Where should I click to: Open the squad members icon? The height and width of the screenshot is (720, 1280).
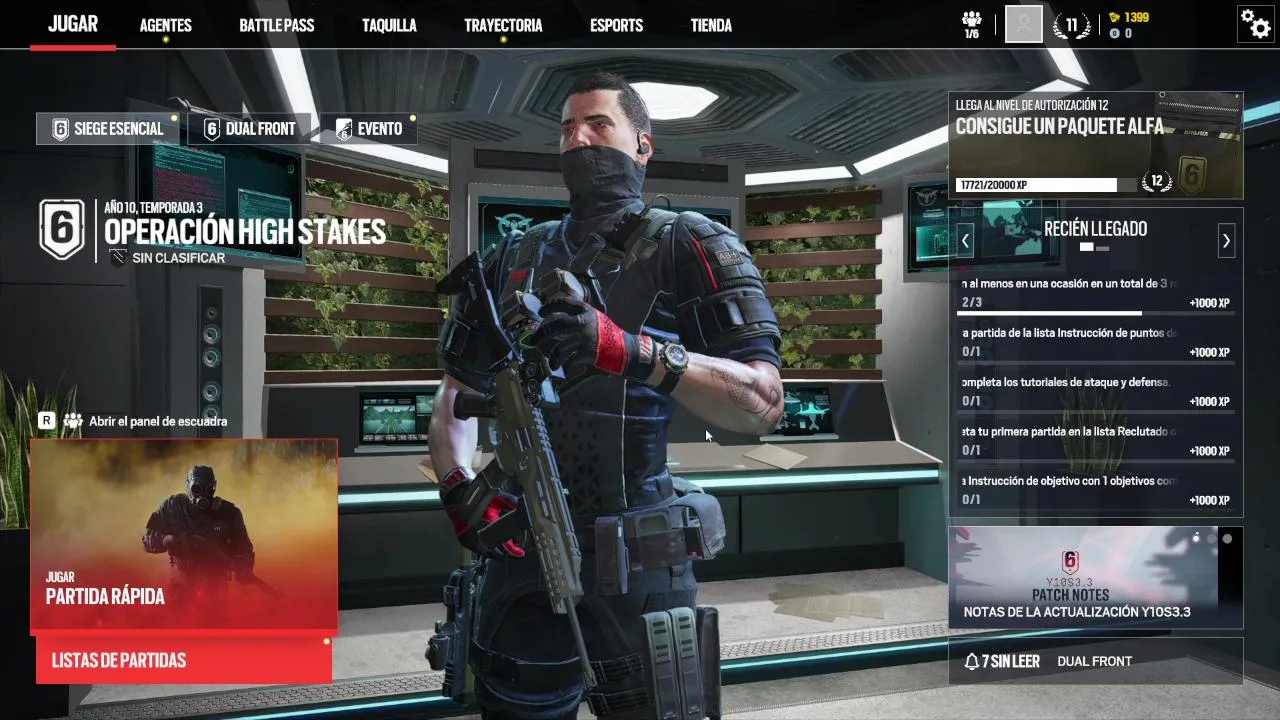tap(971, 24)
